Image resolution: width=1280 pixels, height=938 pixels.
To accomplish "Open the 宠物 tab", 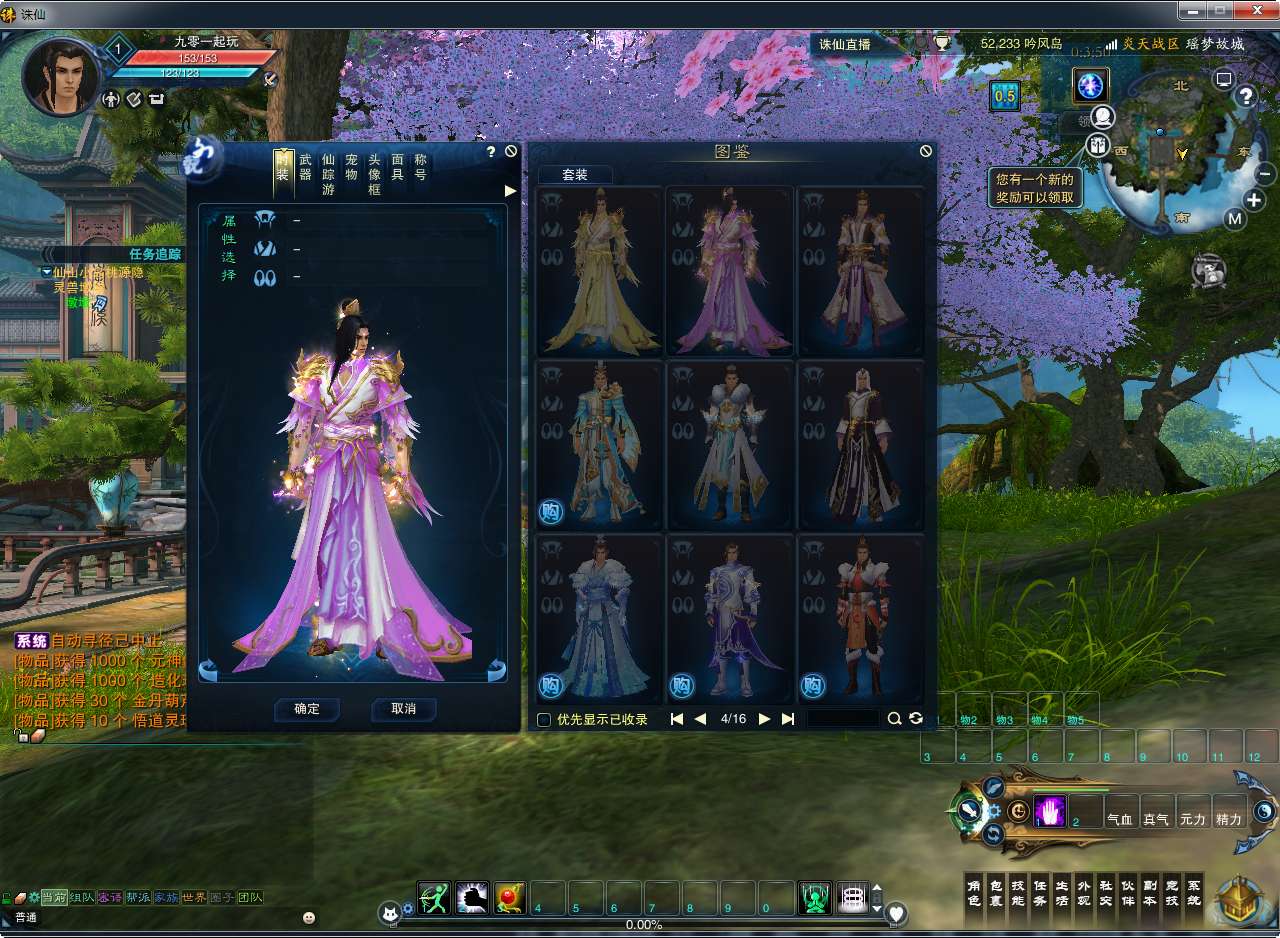I will click(x=351, y=167).
